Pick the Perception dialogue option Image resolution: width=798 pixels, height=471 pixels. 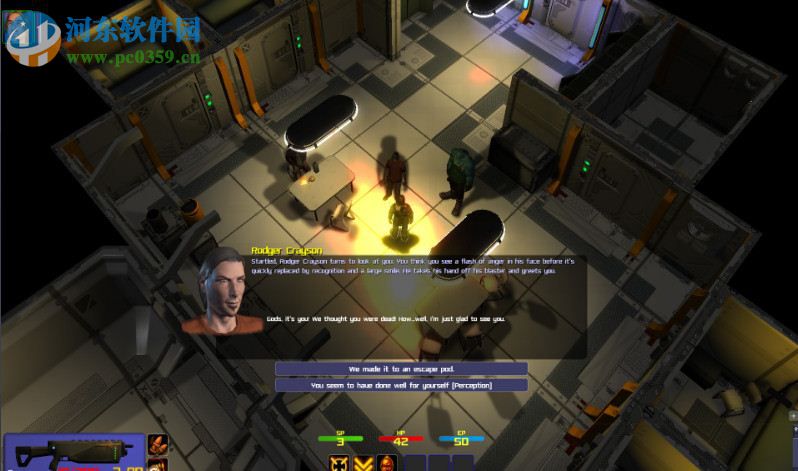[x=401, y=385]
